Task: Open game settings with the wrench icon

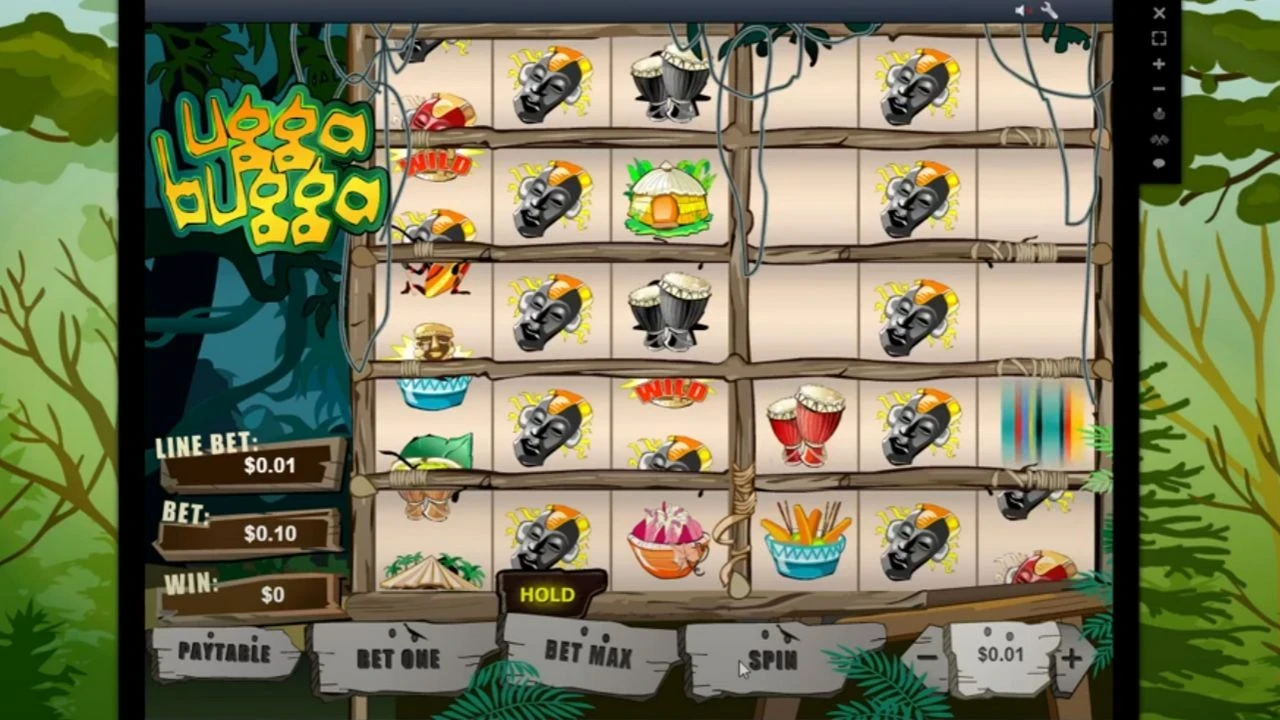Action: (1049, 11)
